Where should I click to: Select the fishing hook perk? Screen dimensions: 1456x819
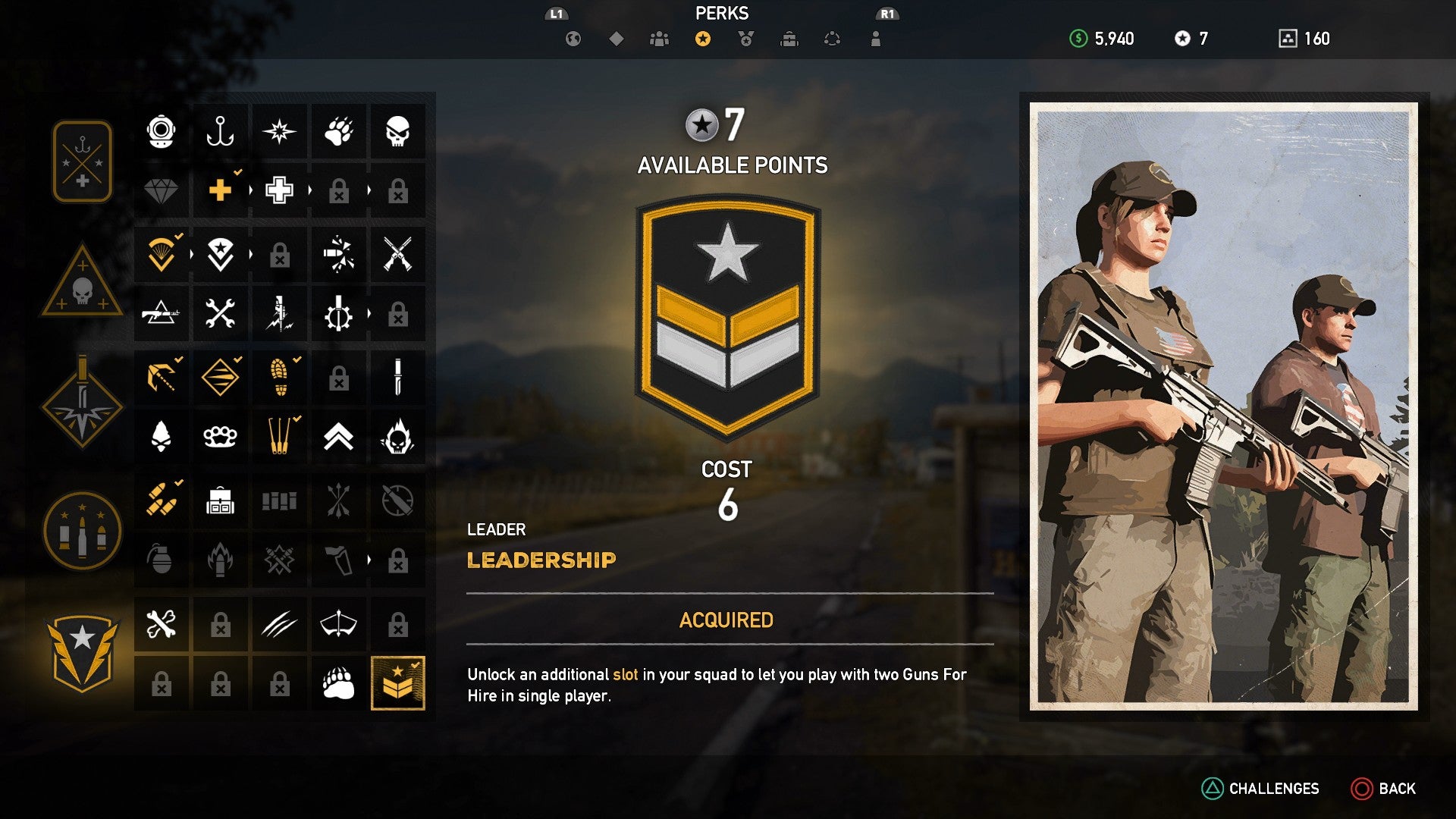point(220,130)
